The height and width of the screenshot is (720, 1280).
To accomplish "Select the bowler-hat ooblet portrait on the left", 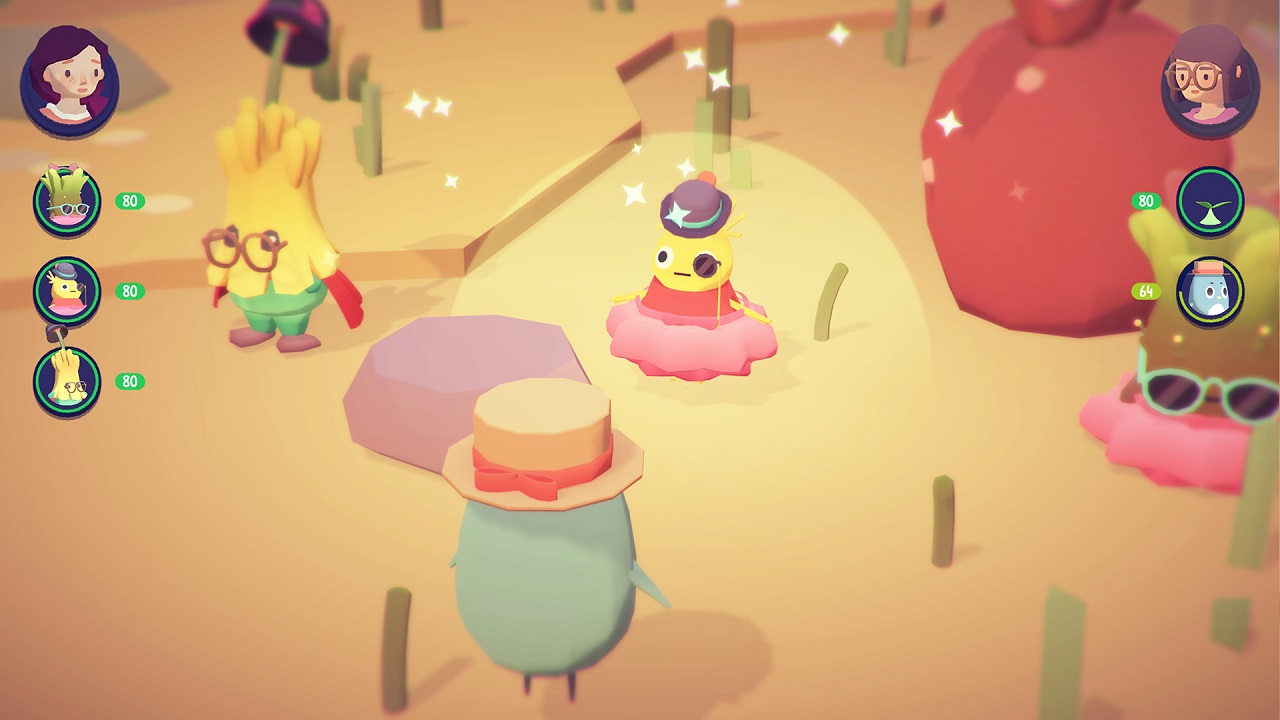I will 66,291.
